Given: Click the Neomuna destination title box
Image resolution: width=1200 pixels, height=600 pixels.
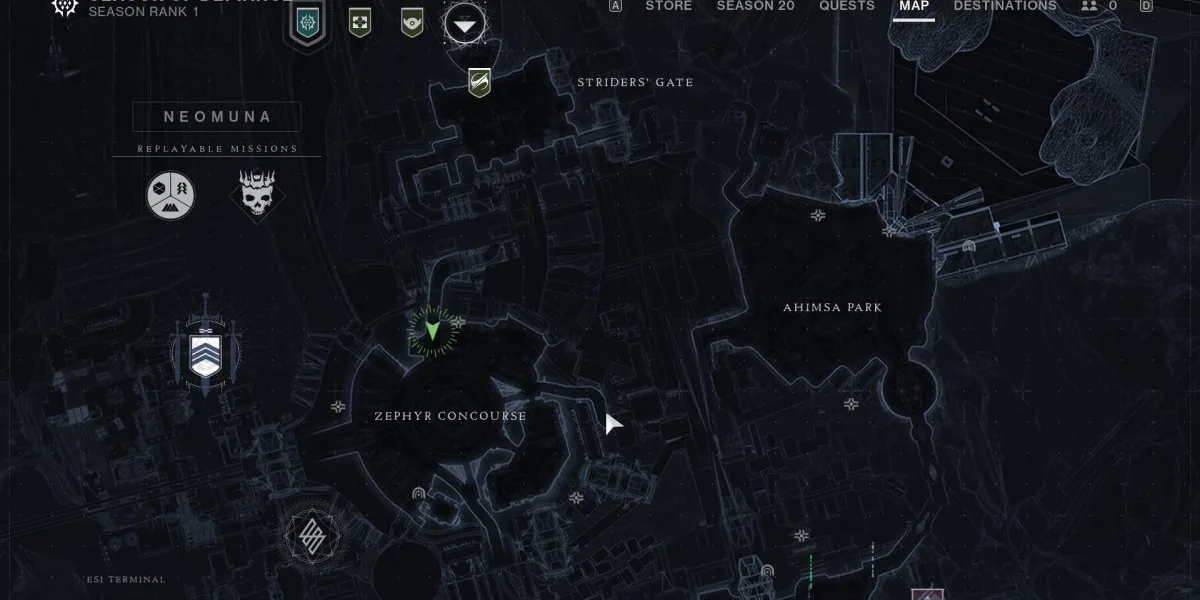Looking at the screenshot, I should (x=217, y=117).
